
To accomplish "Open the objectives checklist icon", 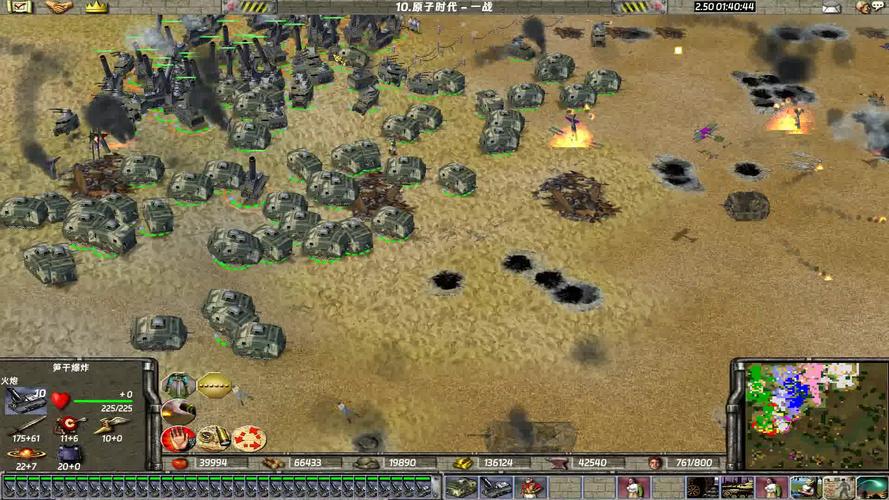I will point(22,7).
